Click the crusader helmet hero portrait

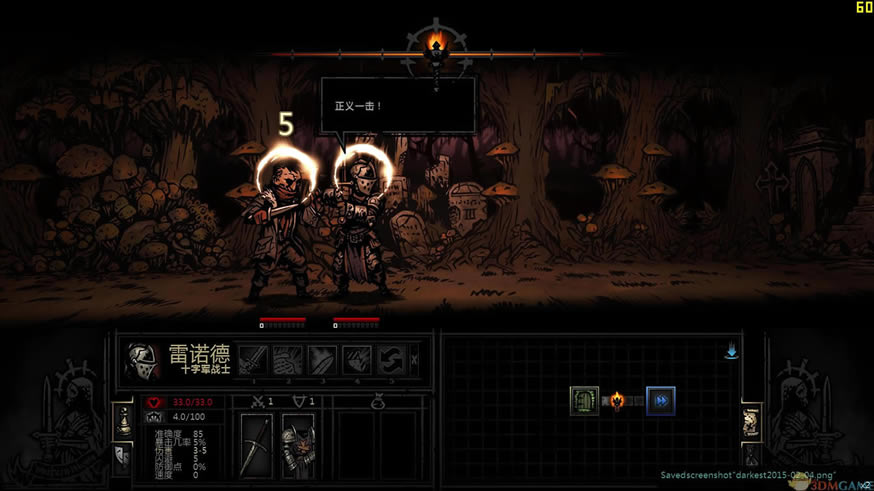coord(143,361)
